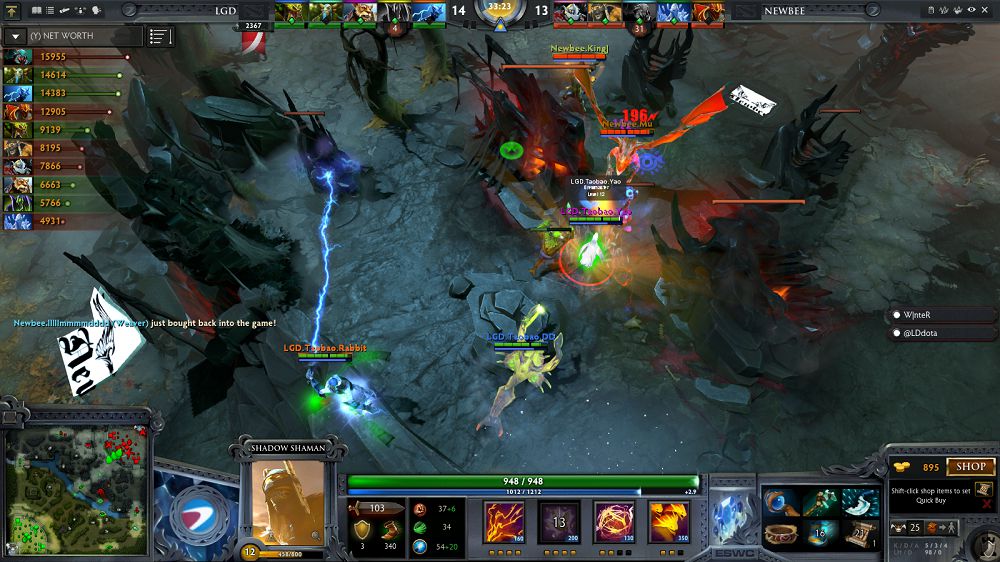Viewport: 1000px width, 562px height.
Task: Select the Hex ability on cooldown 13
Action: (558, 522)
